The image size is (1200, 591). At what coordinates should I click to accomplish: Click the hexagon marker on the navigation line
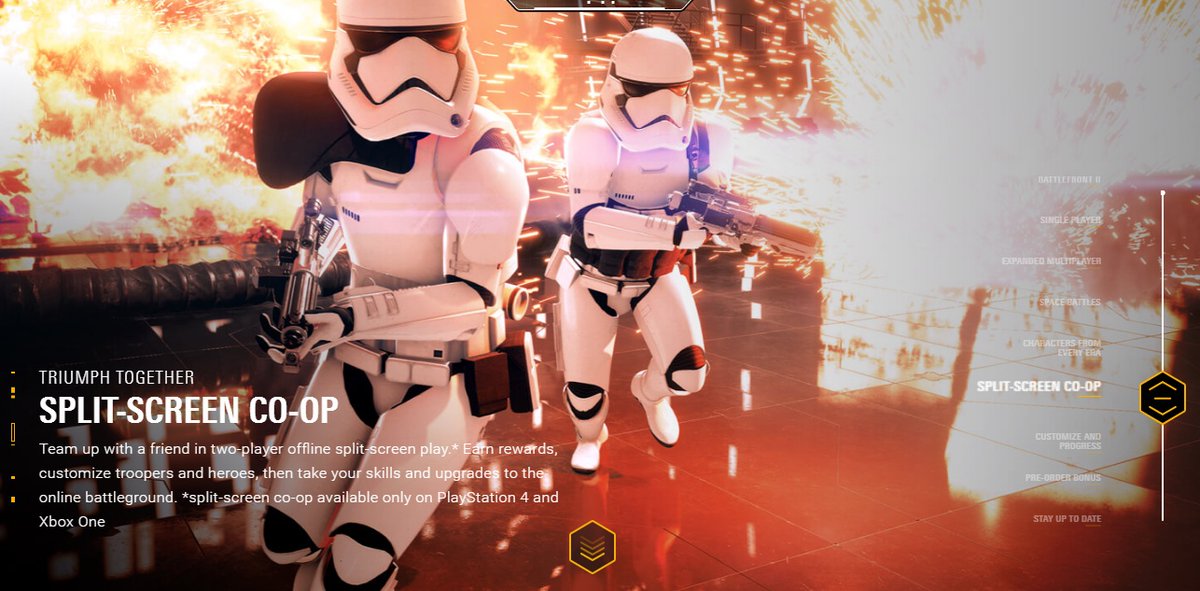[1162, 397]
